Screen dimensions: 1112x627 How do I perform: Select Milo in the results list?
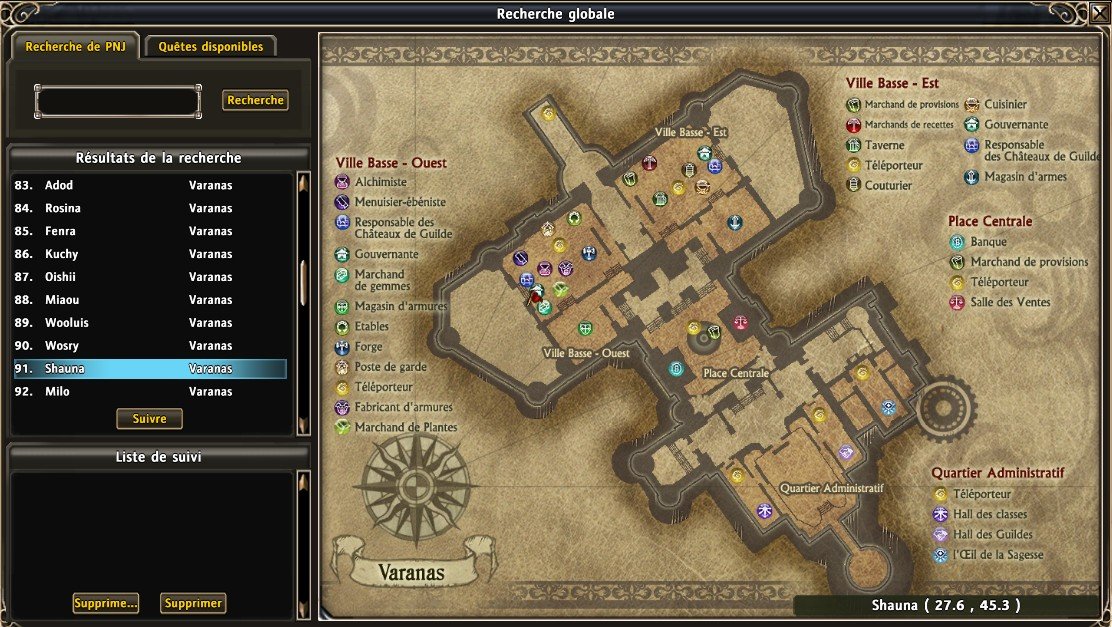point(150,392)
